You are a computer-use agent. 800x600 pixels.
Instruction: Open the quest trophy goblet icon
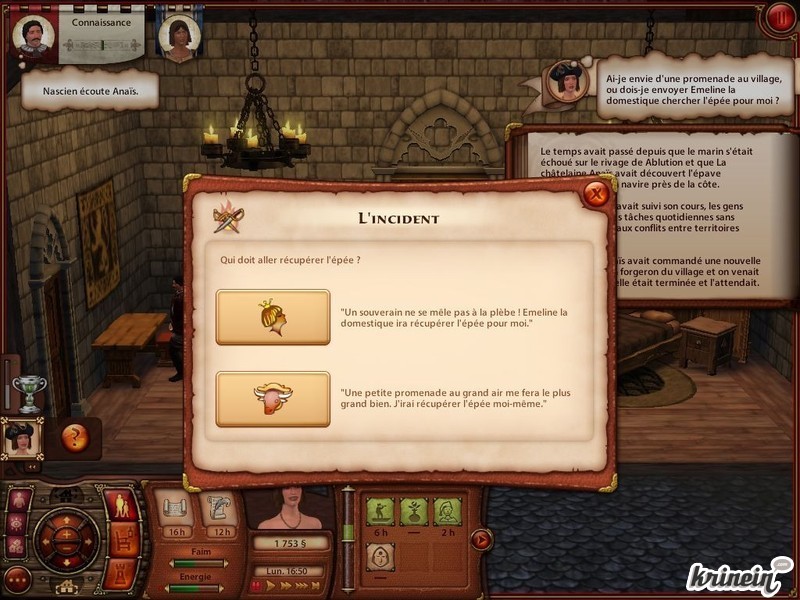[31, 394]
